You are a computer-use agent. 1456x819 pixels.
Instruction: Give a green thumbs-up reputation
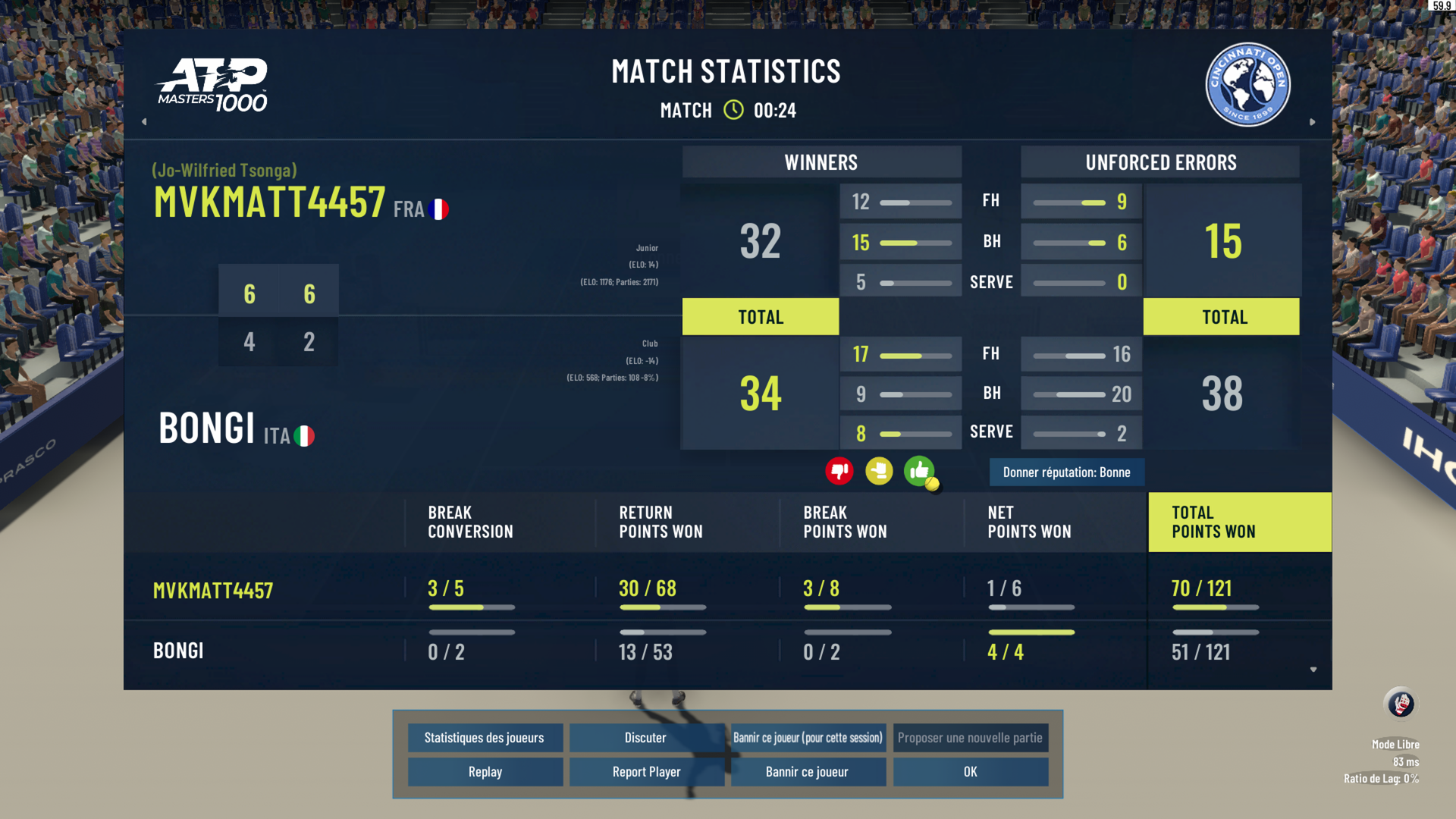tap(919, 472)
